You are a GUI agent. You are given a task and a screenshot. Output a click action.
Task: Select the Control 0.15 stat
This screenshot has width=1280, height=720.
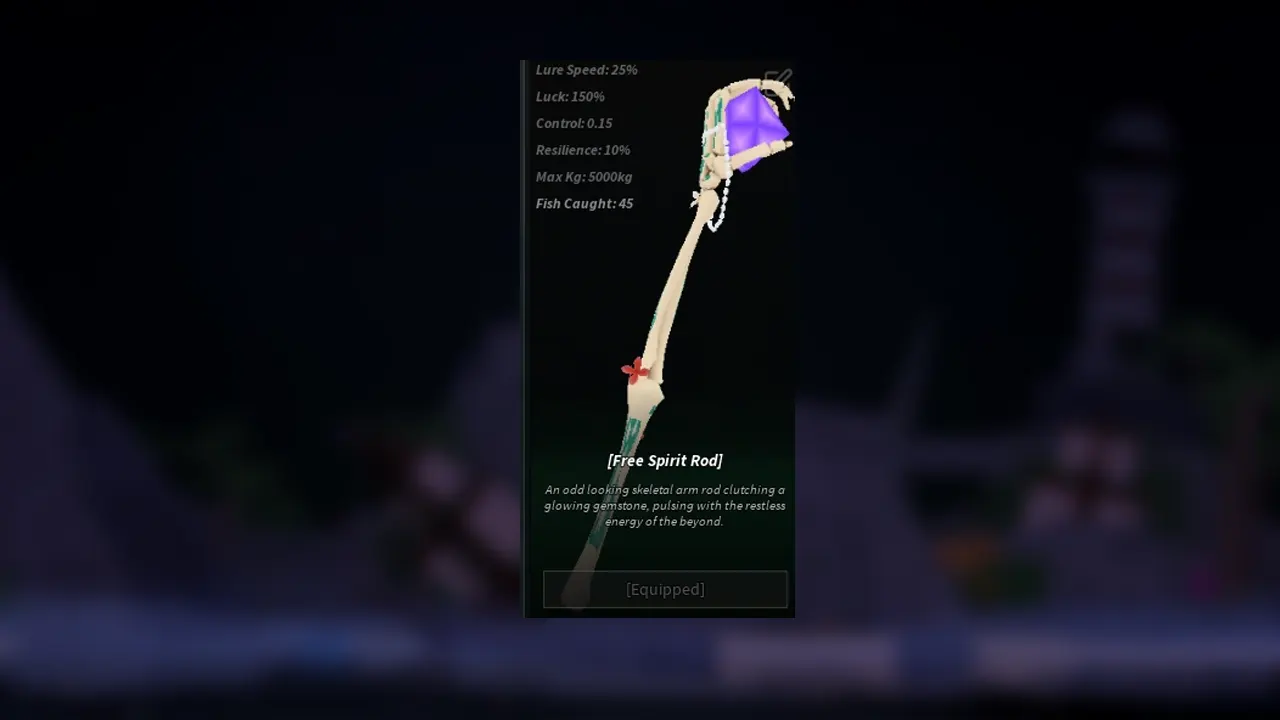(x=574, y=123)
